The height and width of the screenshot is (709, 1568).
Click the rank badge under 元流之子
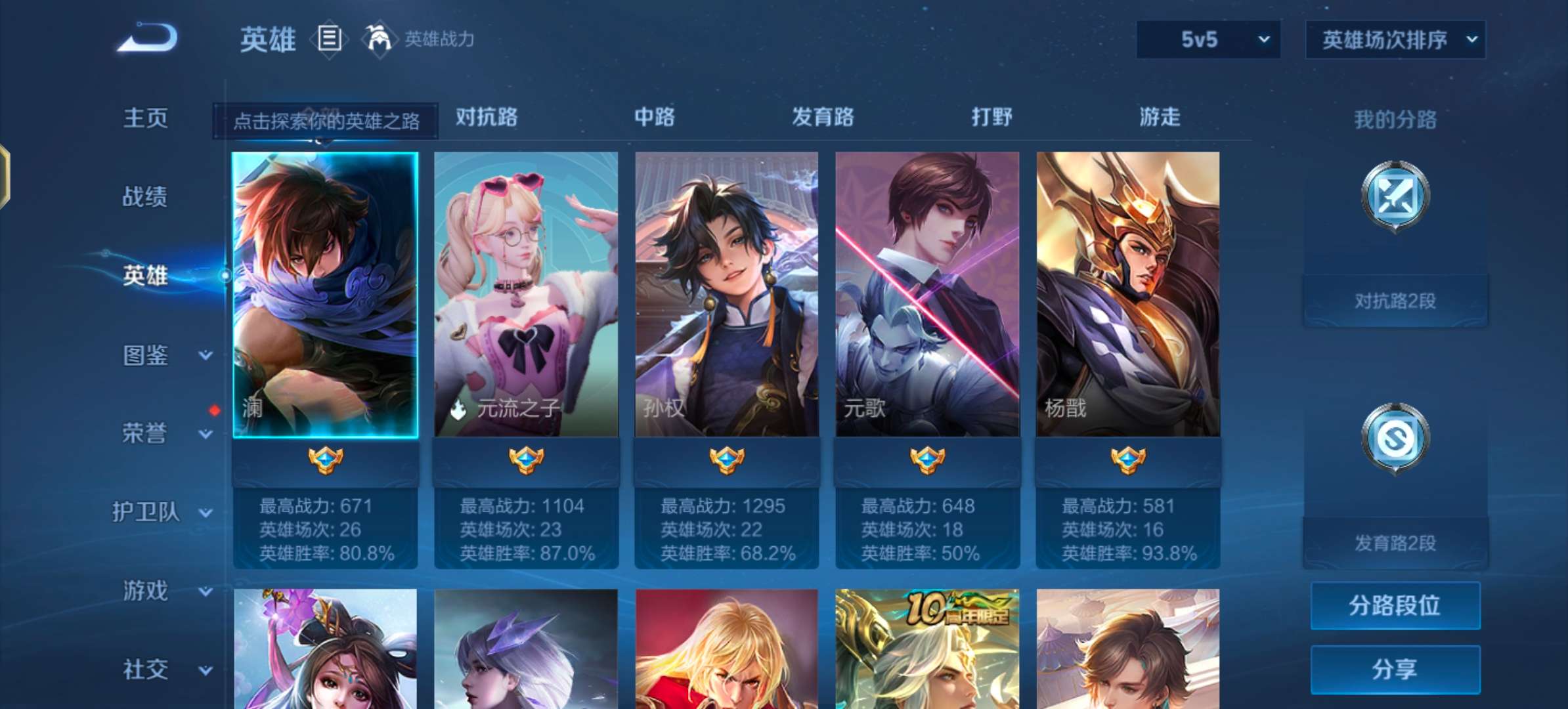click(x=527, y=460)
